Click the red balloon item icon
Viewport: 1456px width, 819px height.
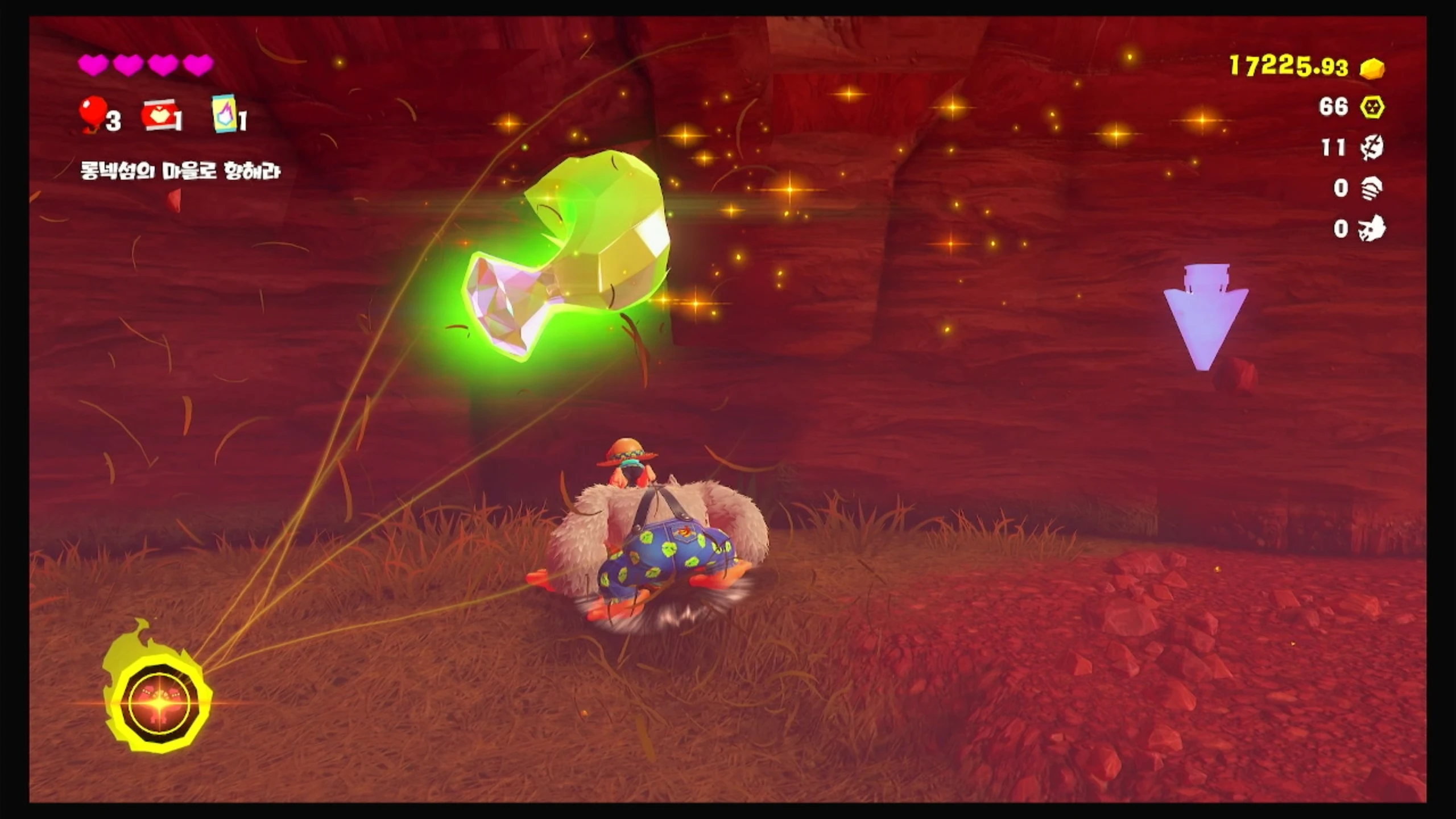click(x=93, y=112)
